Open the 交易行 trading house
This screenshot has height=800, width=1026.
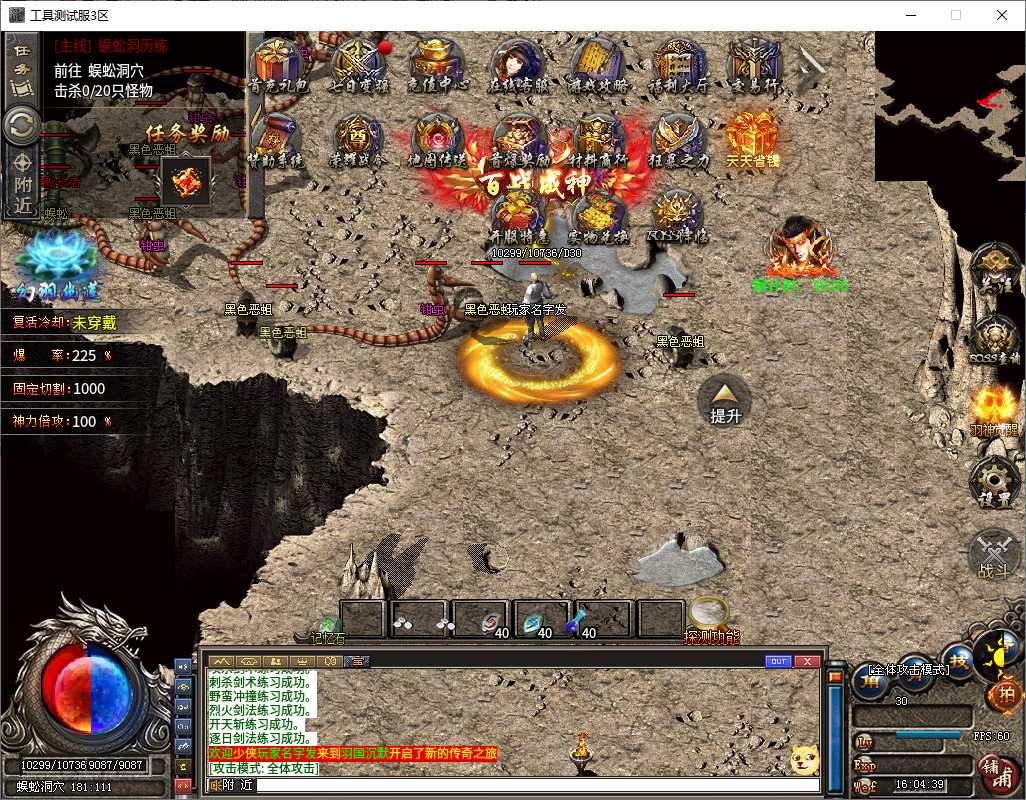click(x=755, y=64)
